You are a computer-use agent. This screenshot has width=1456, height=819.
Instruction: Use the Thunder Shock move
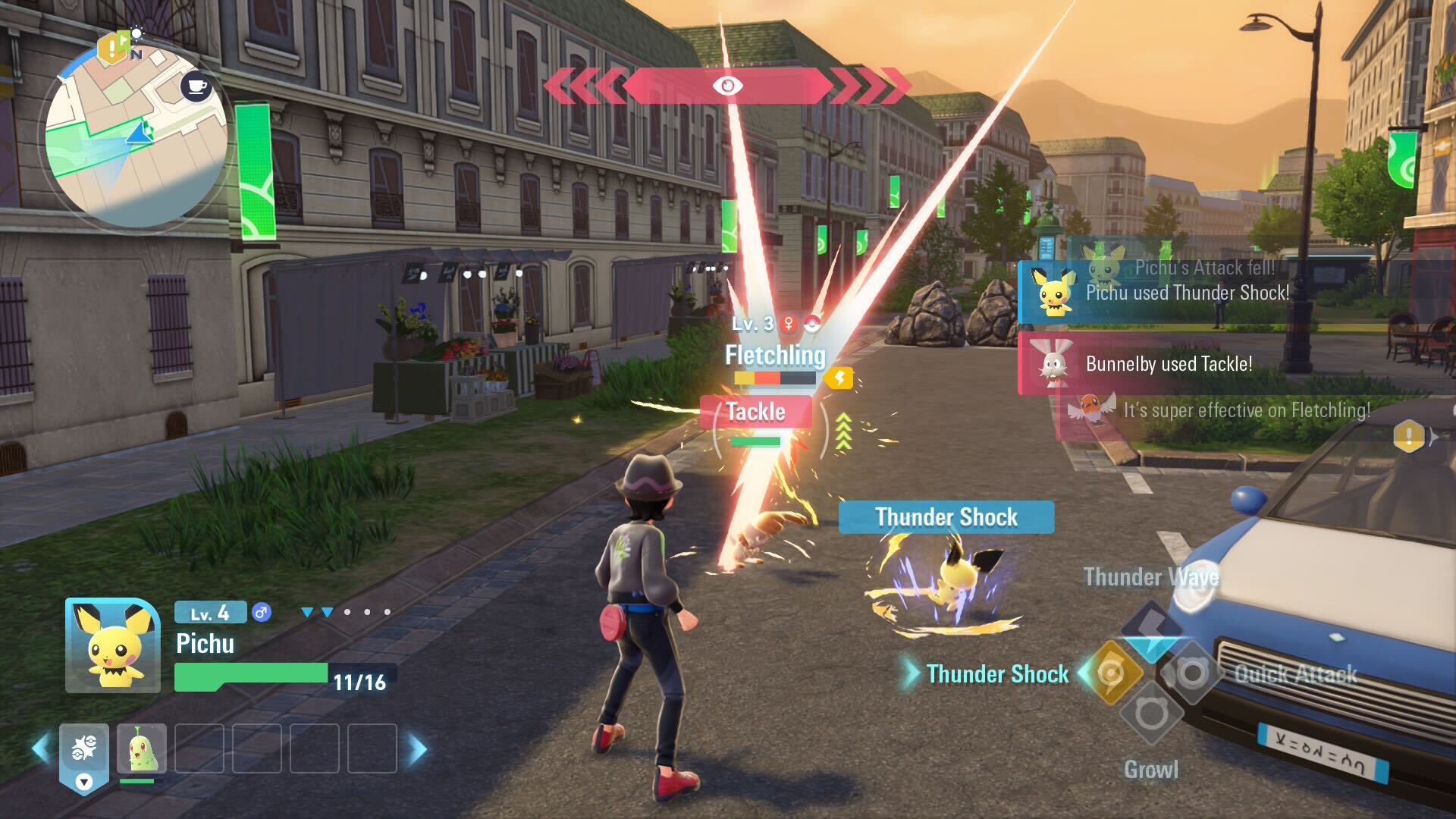pyautogui.click(x=1111, y=673)
